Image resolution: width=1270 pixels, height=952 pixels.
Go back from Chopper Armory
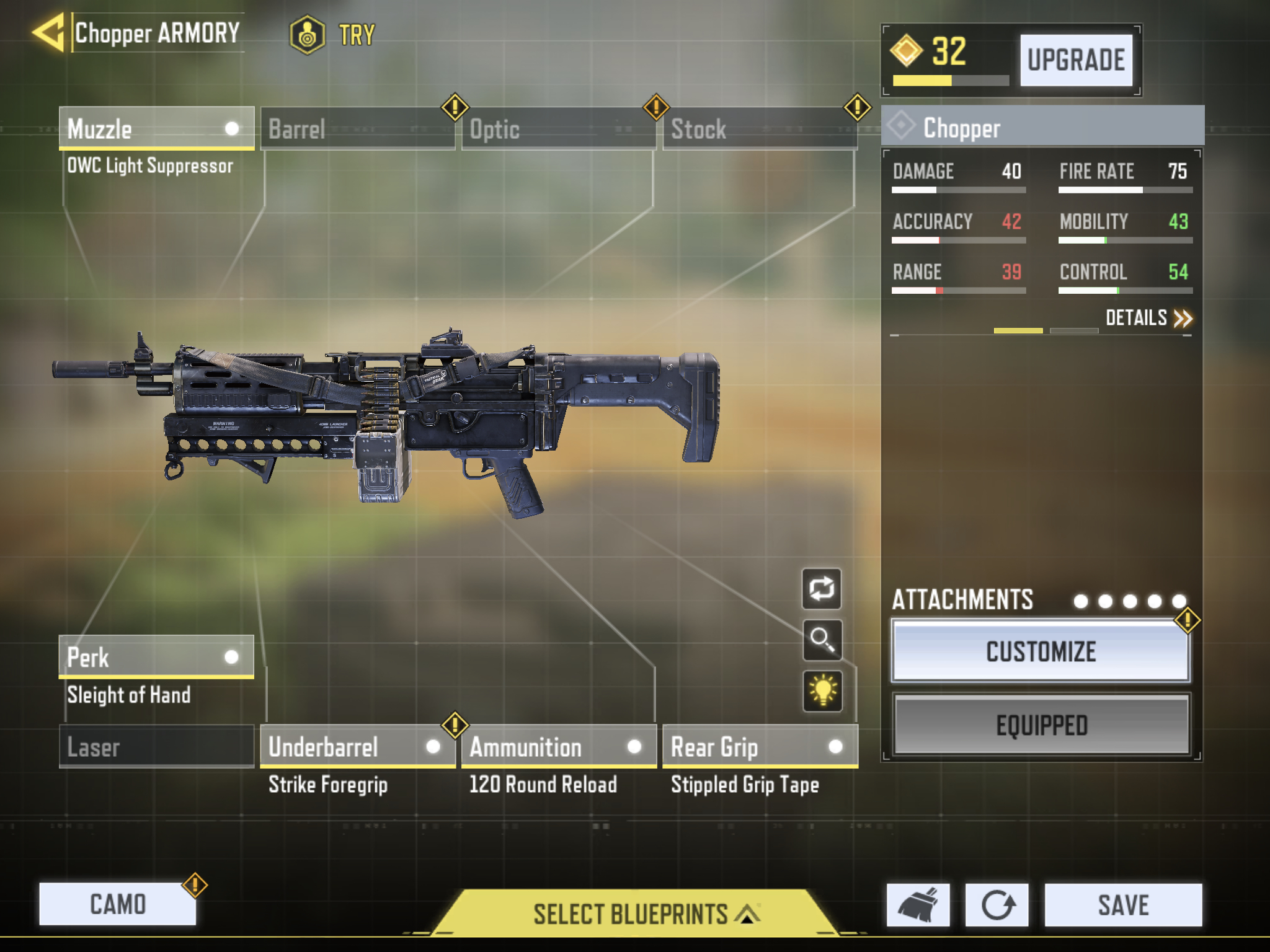[x=50, y=33]
